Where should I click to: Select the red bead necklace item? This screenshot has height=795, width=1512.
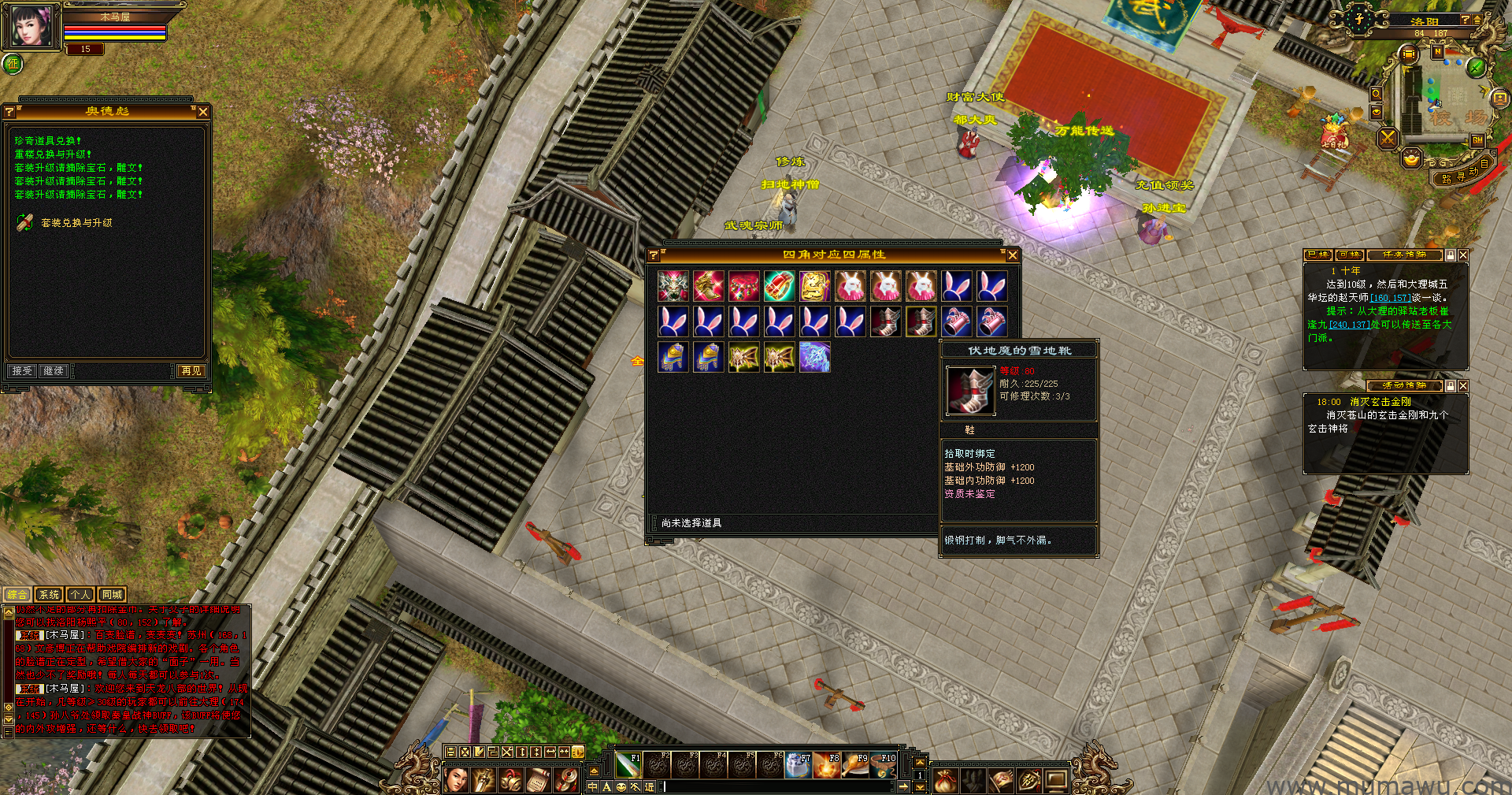[x=743, y=286]
